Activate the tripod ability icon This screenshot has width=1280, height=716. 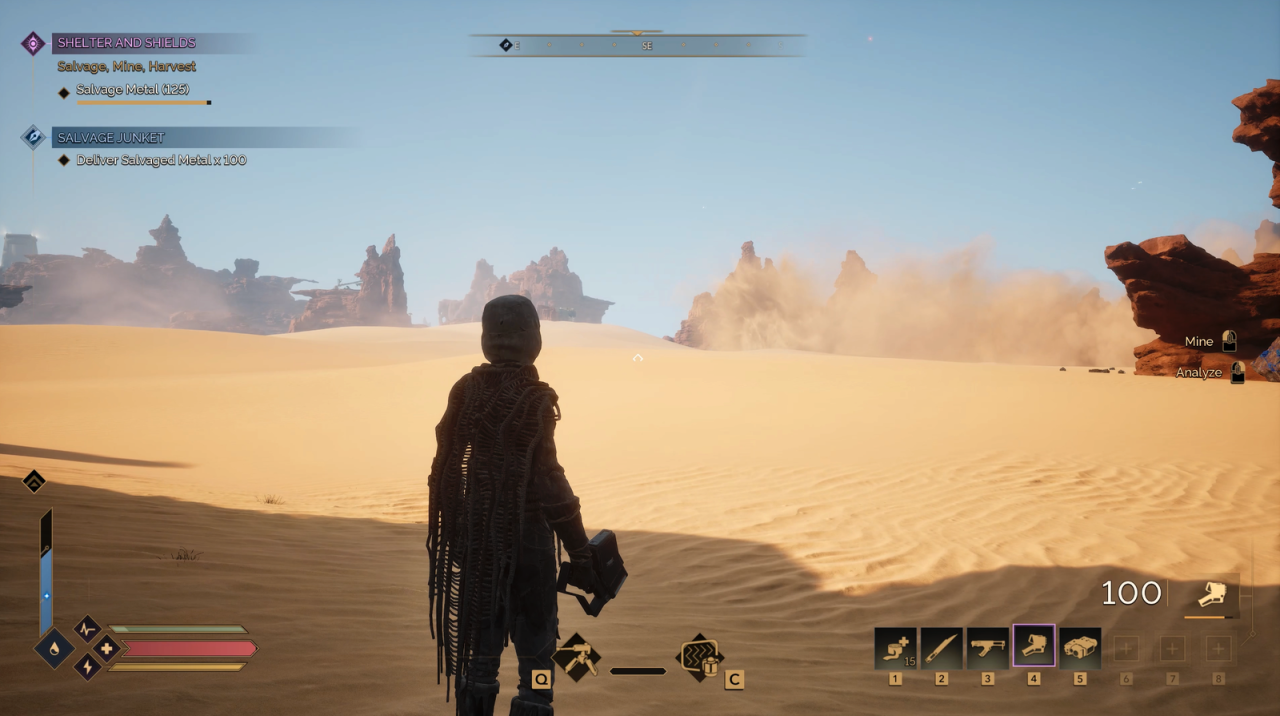[577, 658]
